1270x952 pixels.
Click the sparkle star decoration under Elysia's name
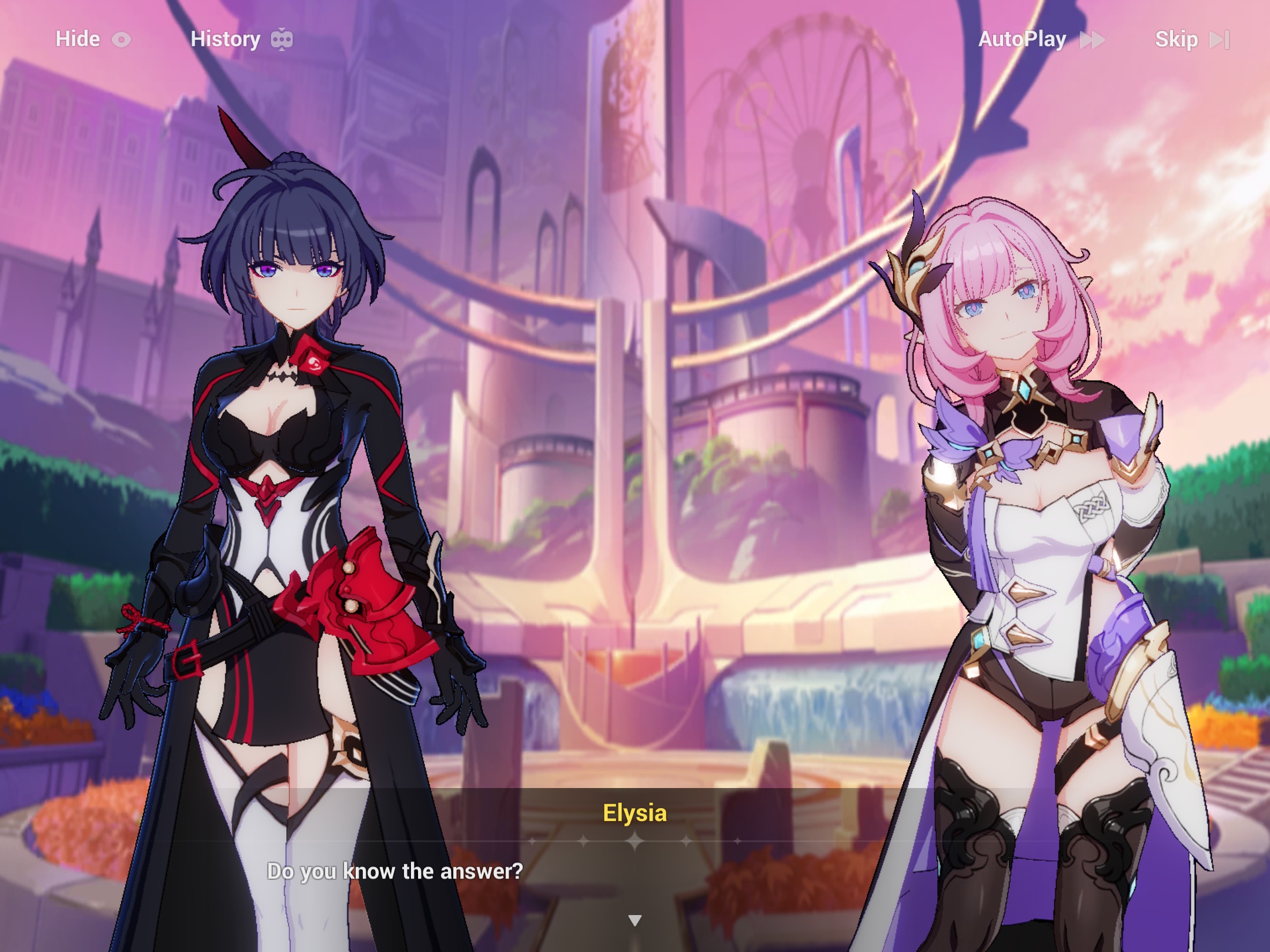click(x=635, y=841)
